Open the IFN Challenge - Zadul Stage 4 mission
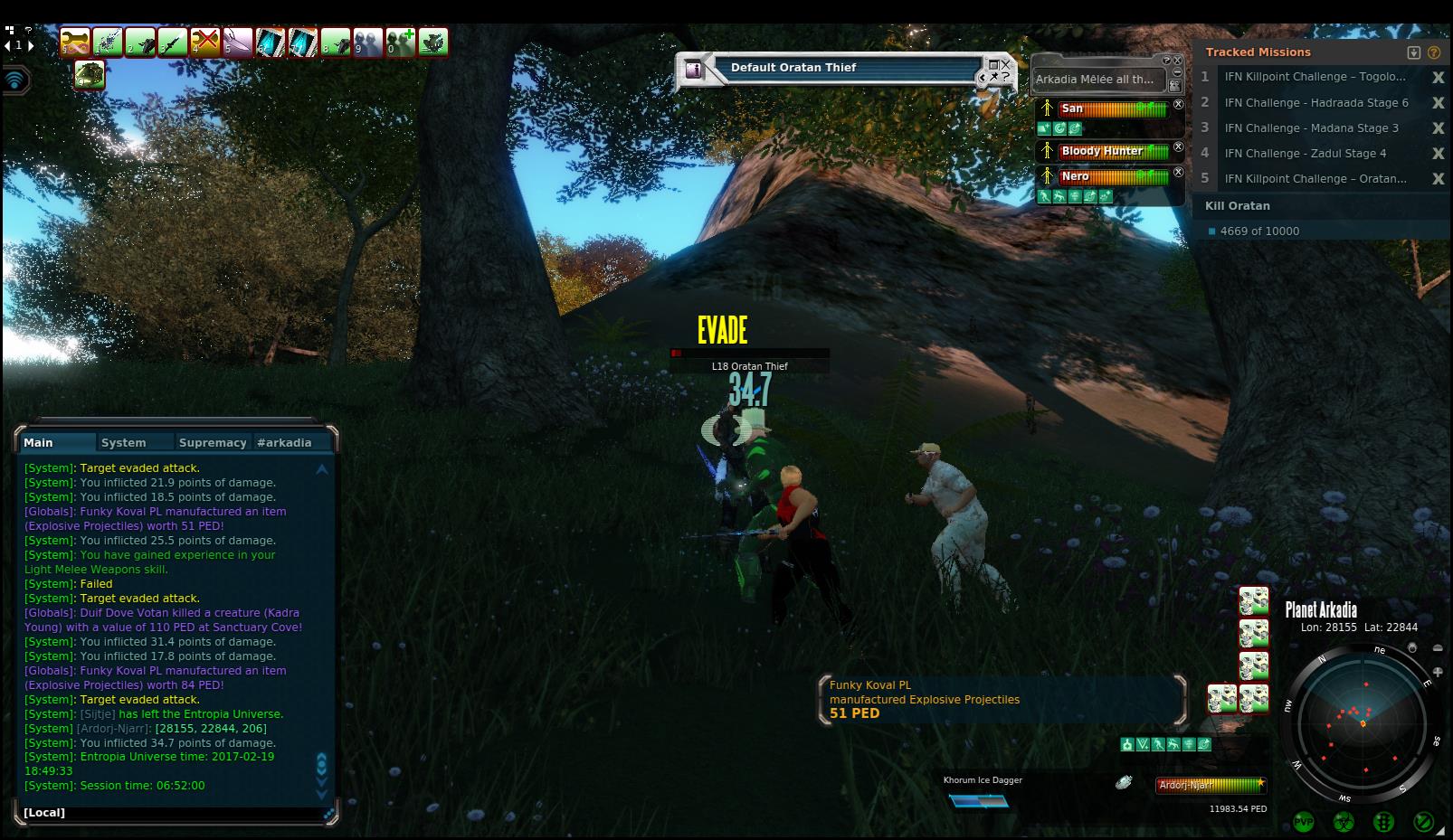This screenshot has height=840, width=1453. (x=1305, y=154)
